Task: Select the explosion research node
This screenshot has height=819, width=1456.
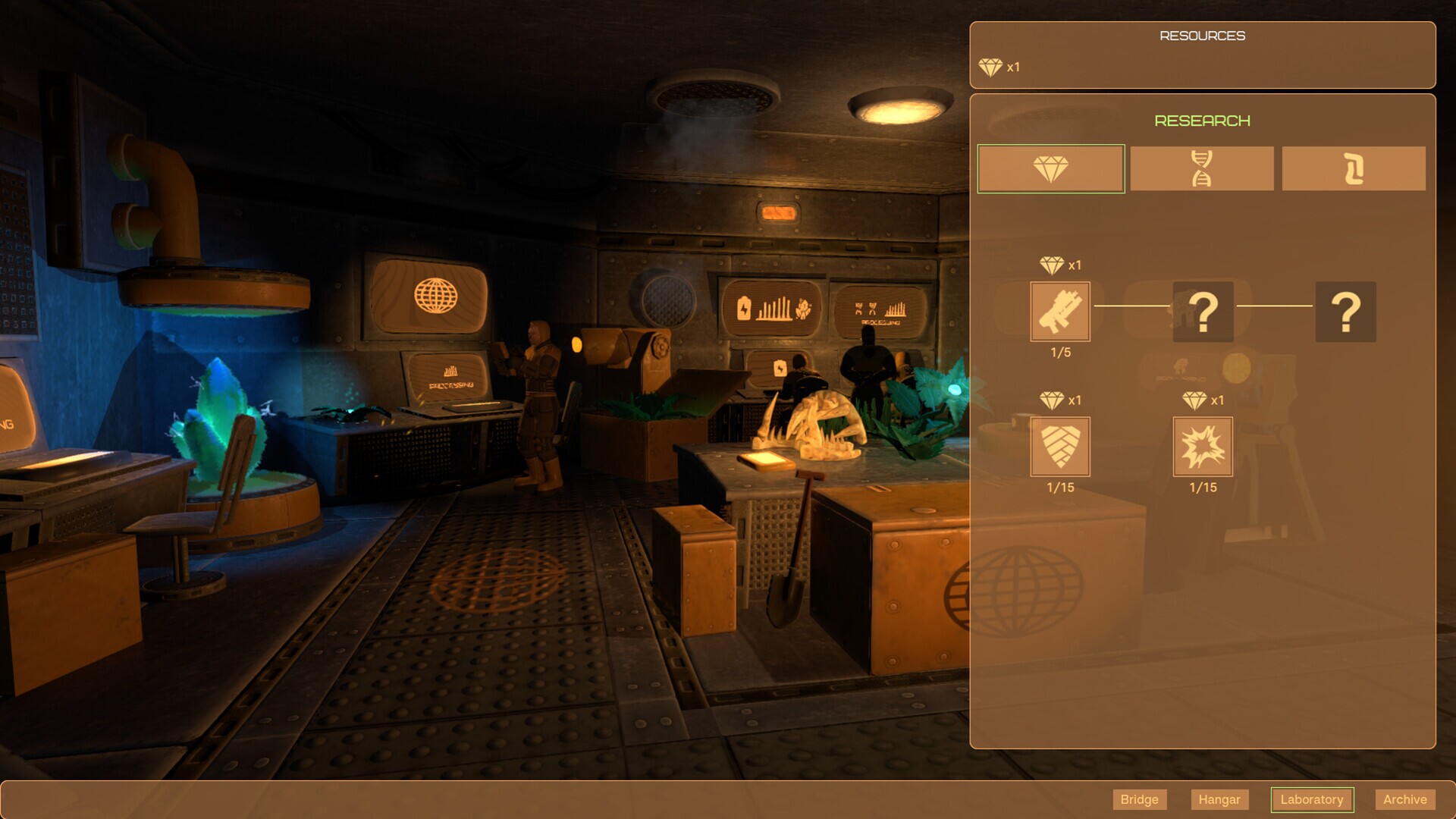Action: (1202, 447)
